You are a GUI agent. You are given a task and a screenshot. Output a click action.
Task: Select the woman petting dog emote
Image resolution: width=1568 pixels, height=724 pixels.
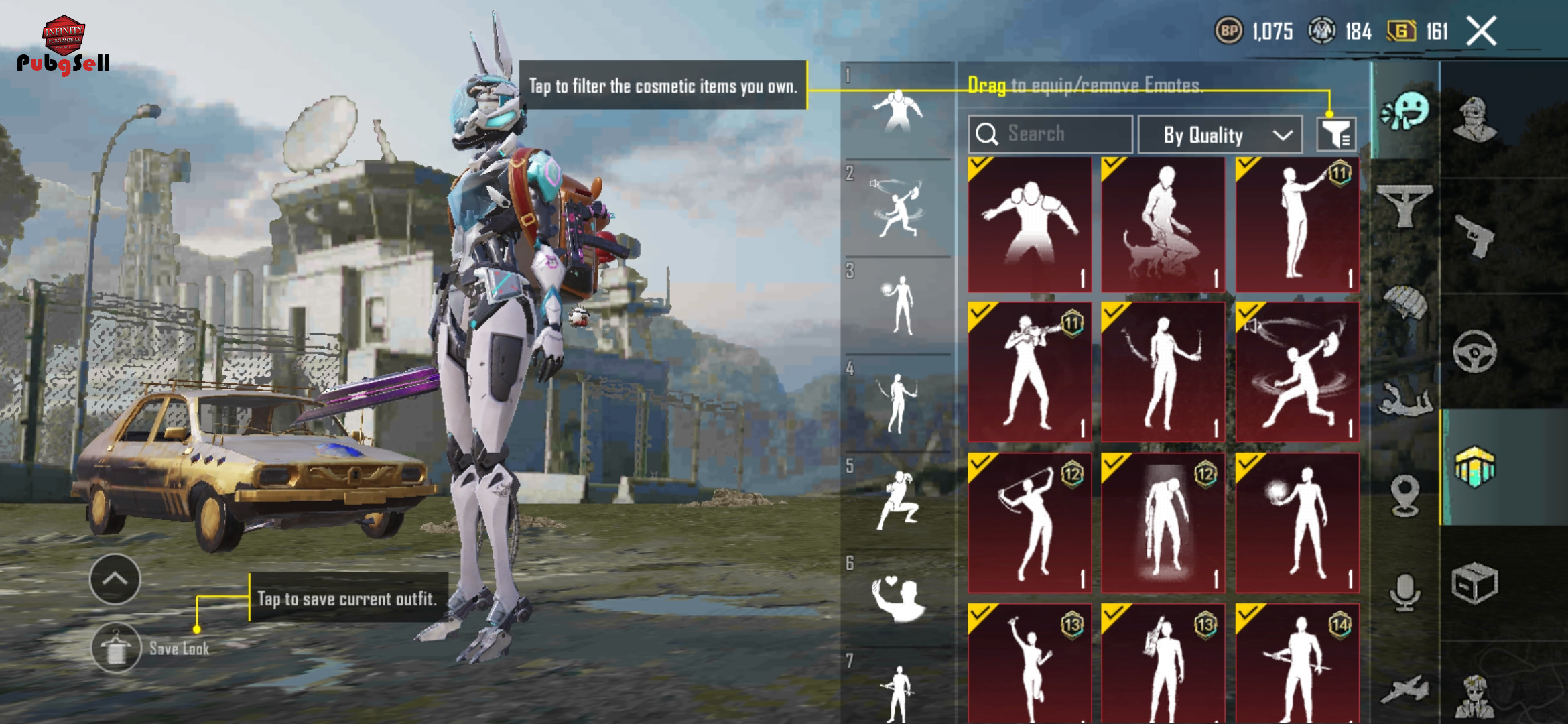(1163, 225)
